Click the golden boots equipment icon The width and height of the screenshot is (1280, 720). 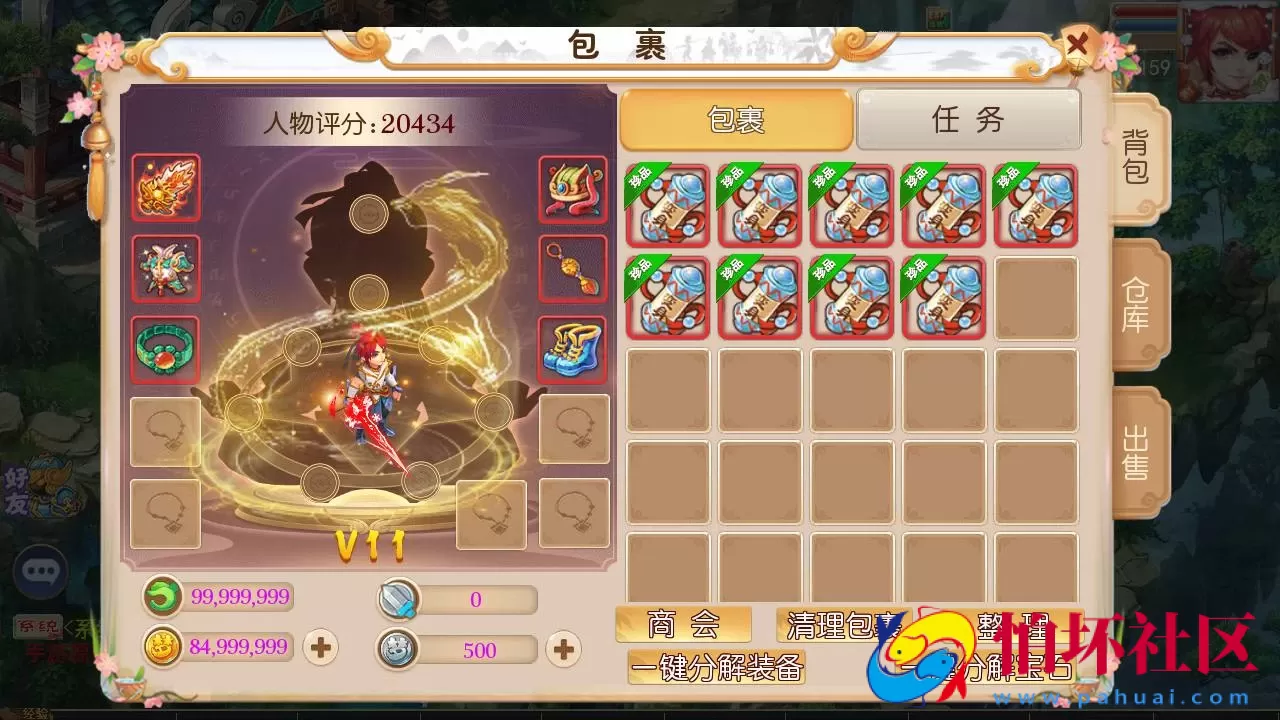[x=574, y=351]
